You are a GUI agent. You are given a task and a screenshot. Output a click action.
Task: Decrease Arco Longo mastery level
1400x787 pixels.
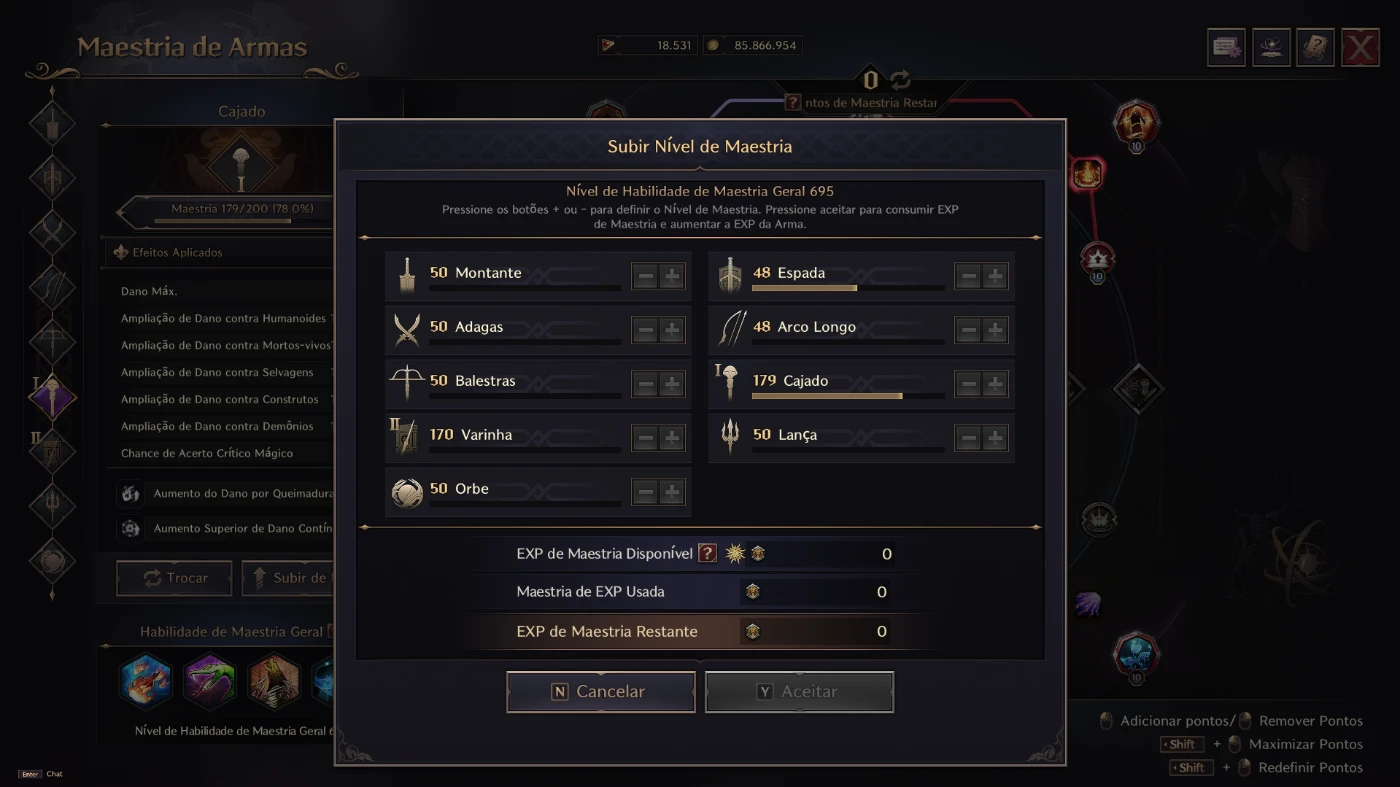[x=968, y=330]
